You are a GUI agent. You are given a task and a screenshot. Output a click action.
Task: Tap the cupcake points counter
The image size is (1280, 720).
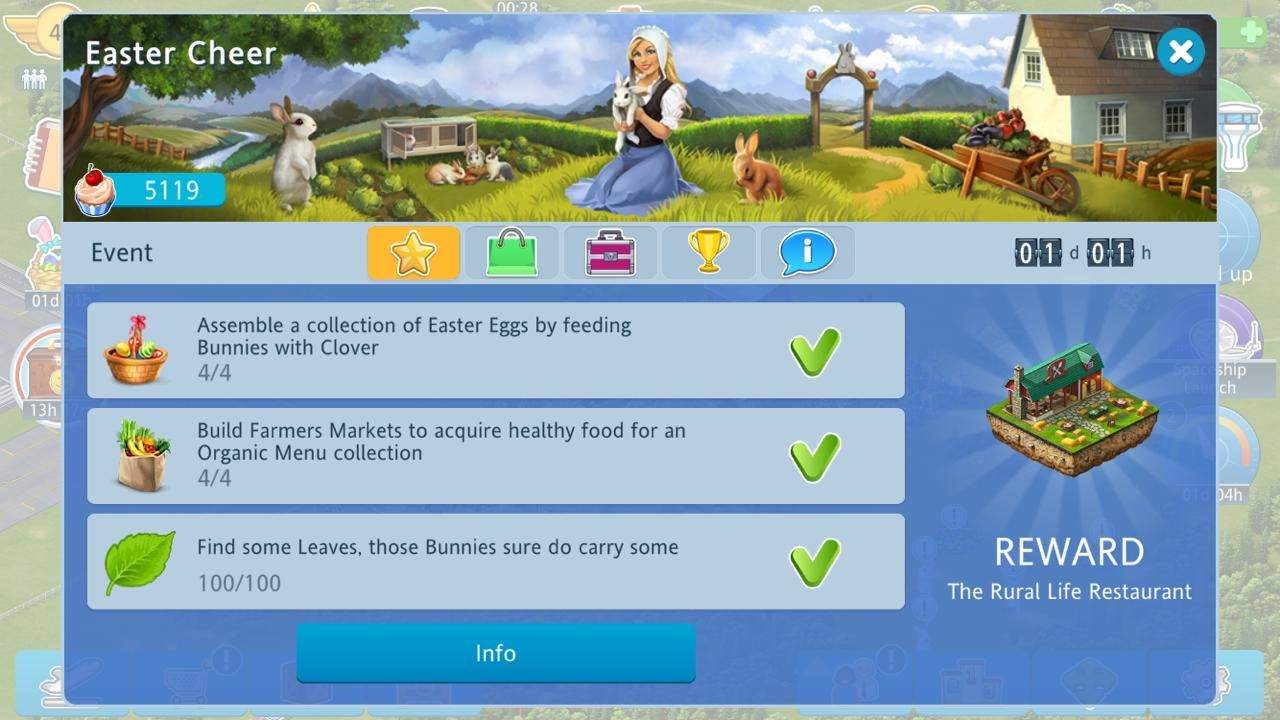[x=151, y=190]
